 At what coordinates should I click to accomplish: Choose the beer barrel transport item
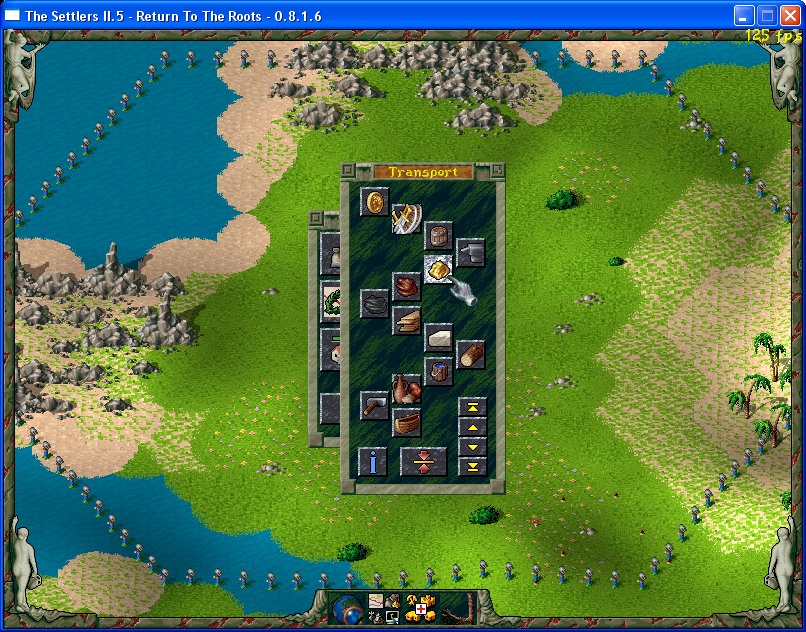click(438, 236)
